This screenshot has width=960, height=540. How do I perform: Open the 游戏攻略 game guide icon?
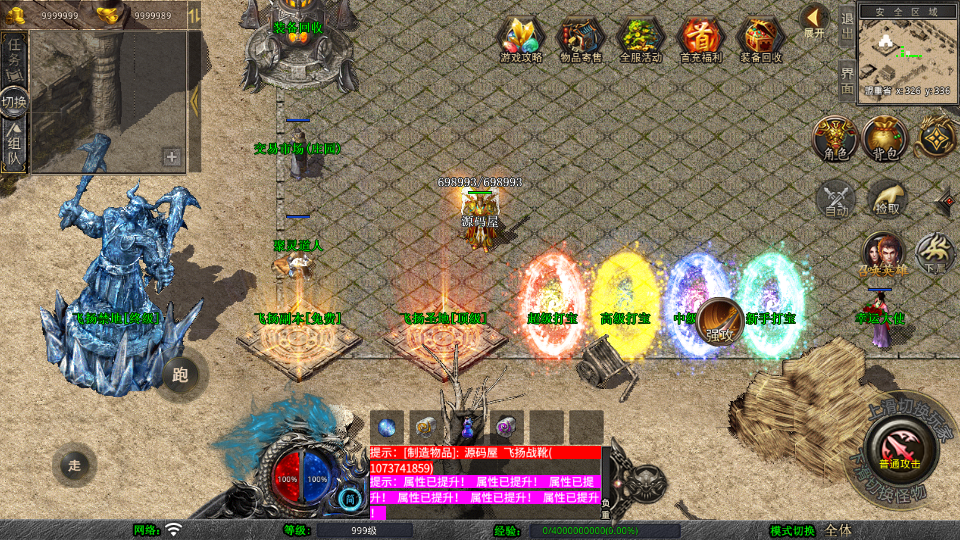(x=521, y=39)
